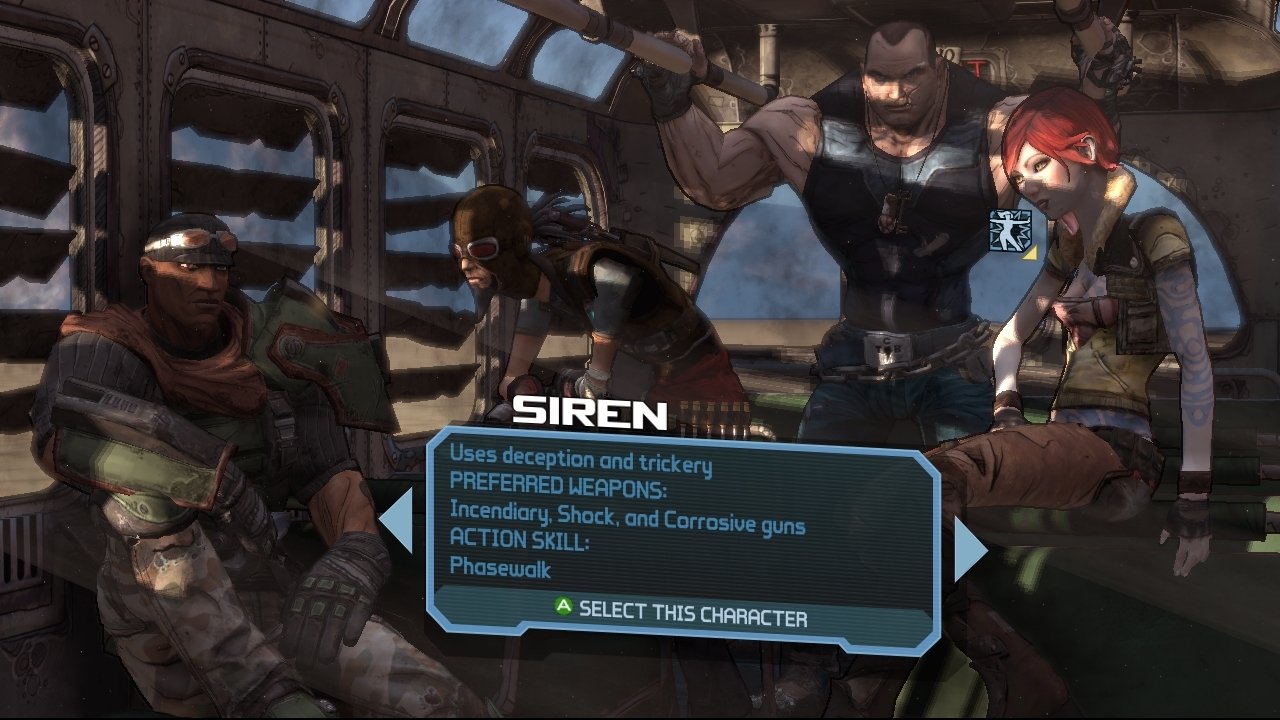The height and width of the screenshot is (720, 1280).
Task: Show the next character with right arrow
Action: (969, 549)
